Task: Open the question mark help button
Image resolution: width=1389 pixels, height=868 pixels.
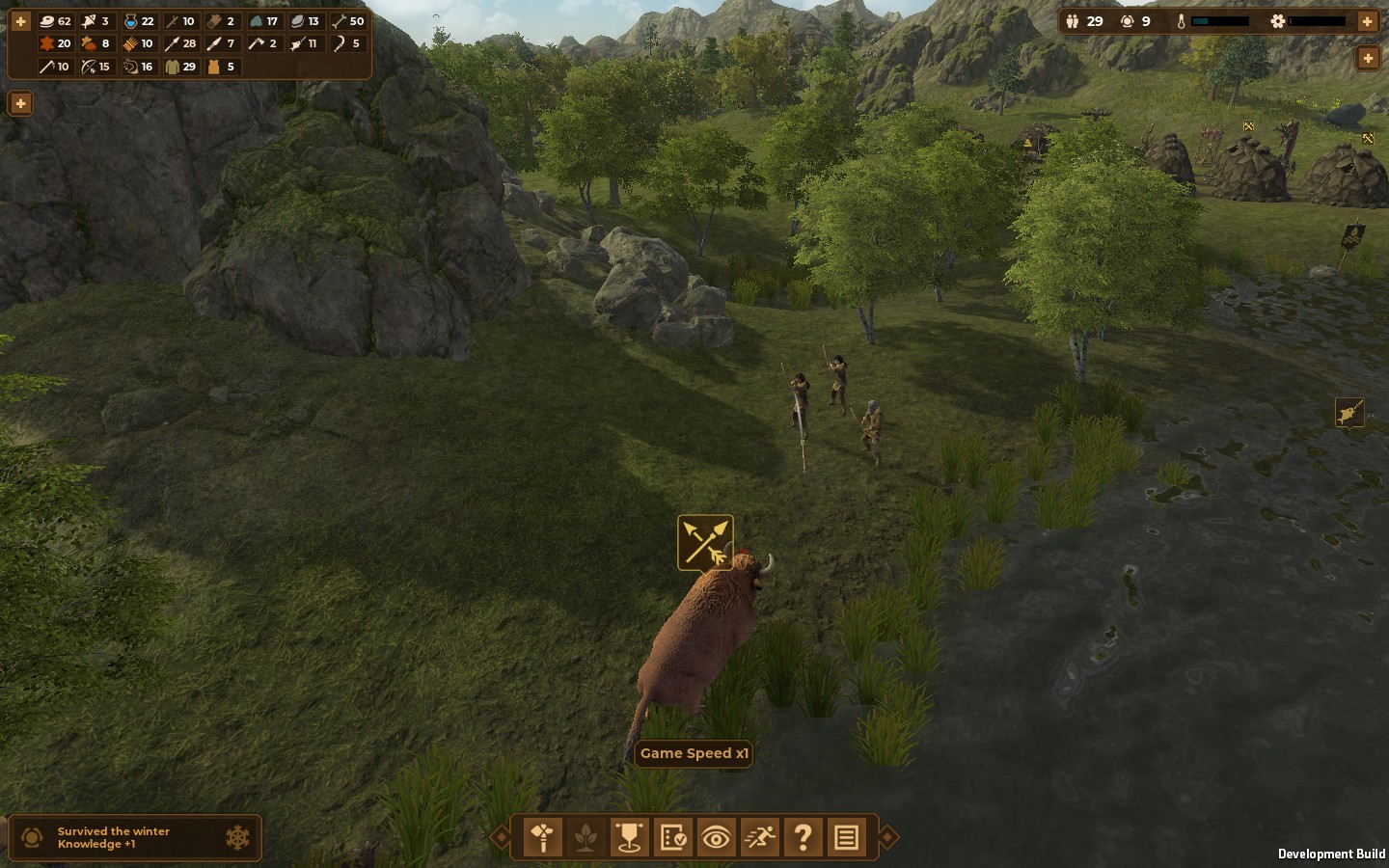Action: pyautogui.click(x=803, y=837)
